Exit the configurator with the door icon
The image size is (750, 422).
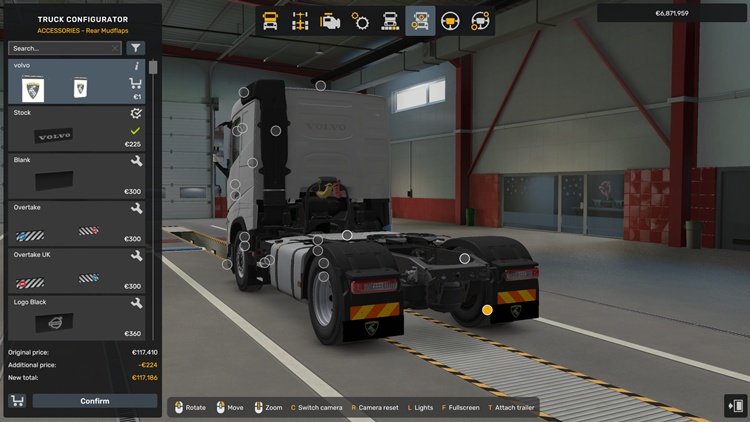point(735,405)
